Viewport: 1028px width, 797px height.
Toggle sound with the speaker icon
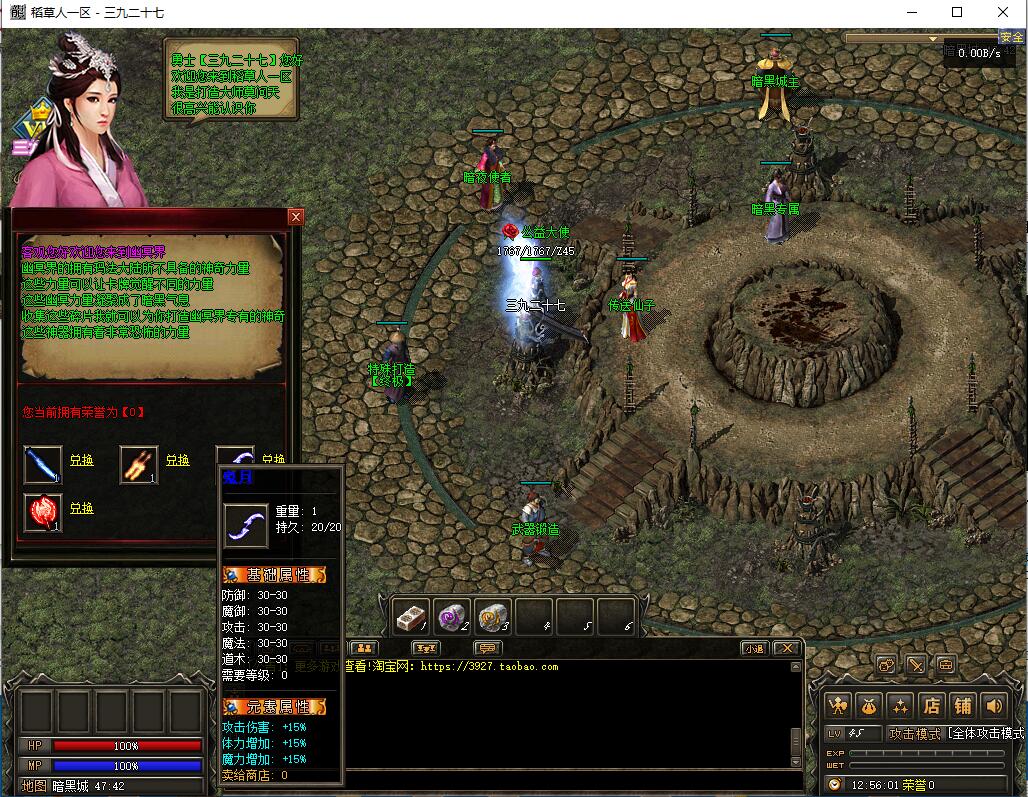pos(993,706)
